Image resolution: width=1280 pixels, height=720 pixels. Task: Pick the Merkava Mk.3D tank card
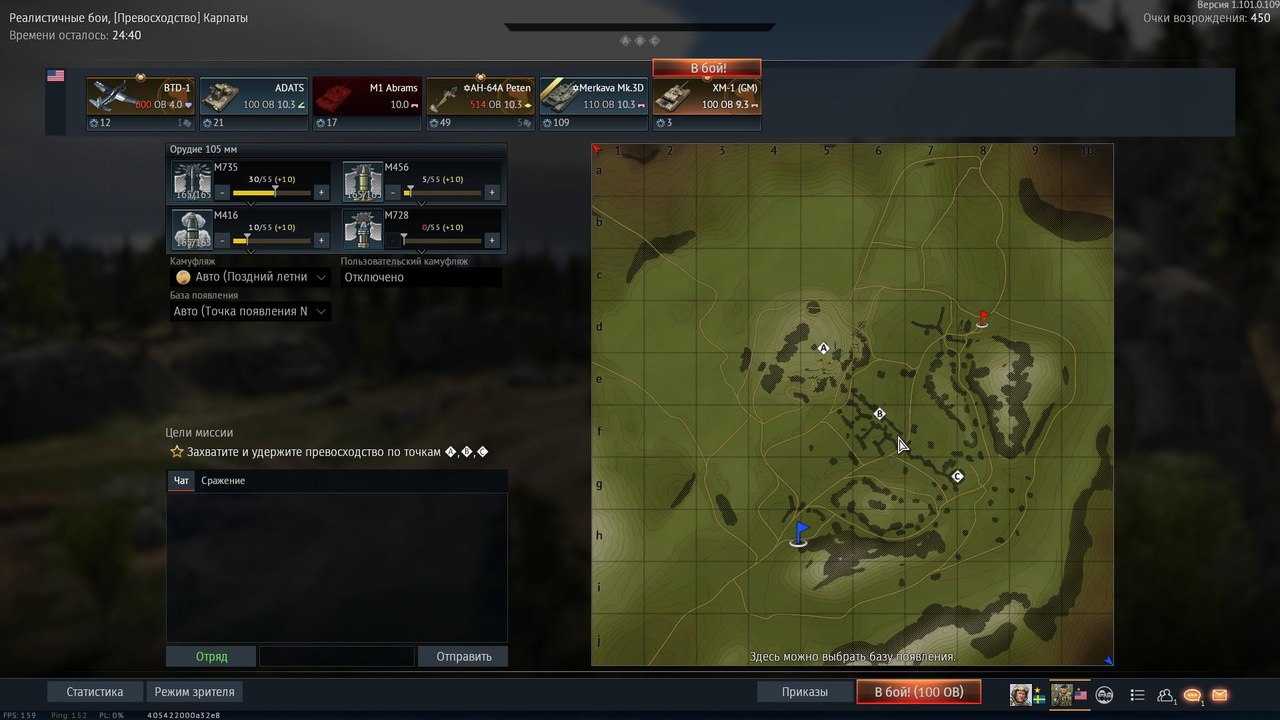coord(594,103)
